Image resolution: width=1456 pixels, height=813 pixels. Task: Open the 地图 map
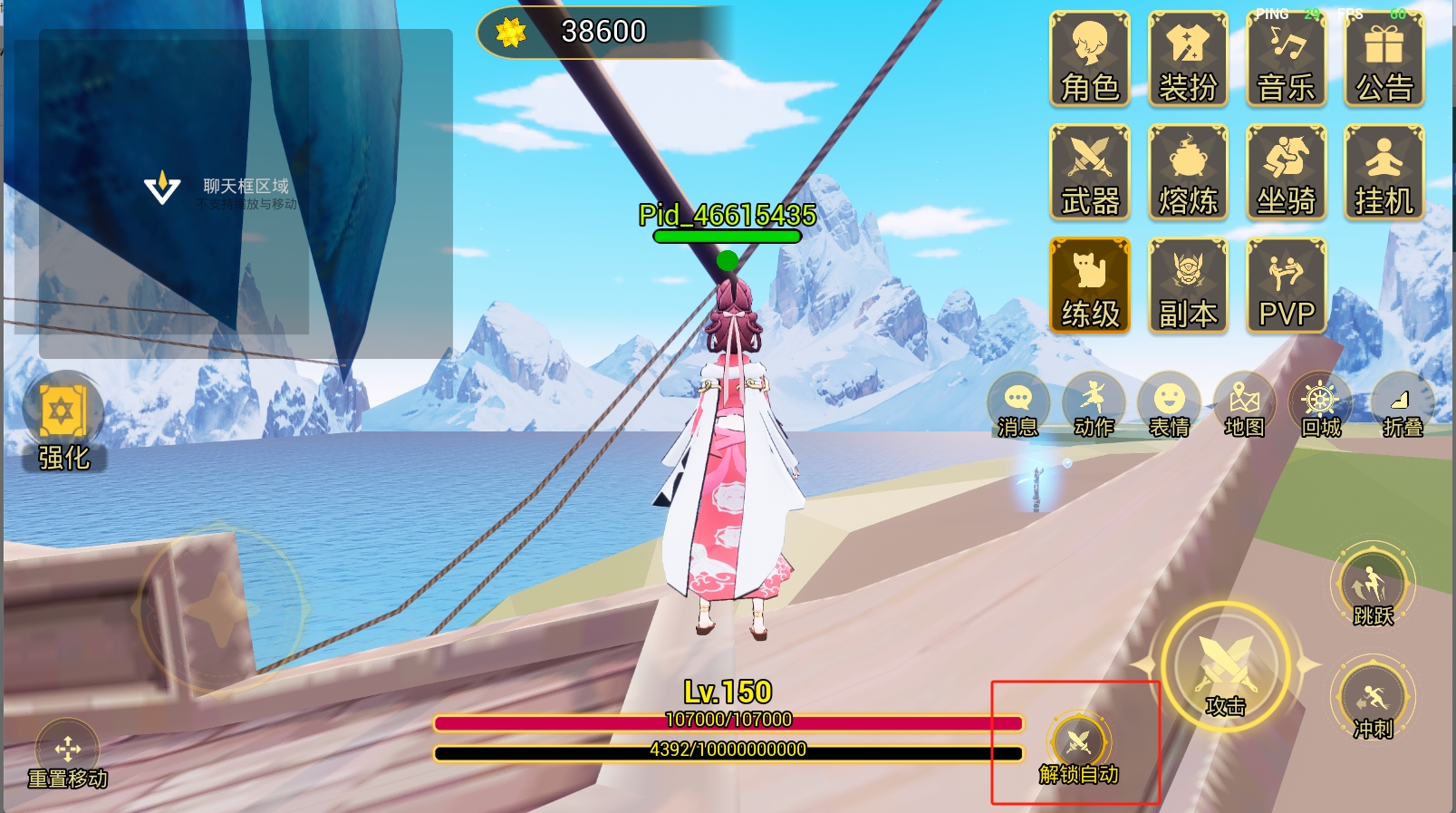[1244, 405]
